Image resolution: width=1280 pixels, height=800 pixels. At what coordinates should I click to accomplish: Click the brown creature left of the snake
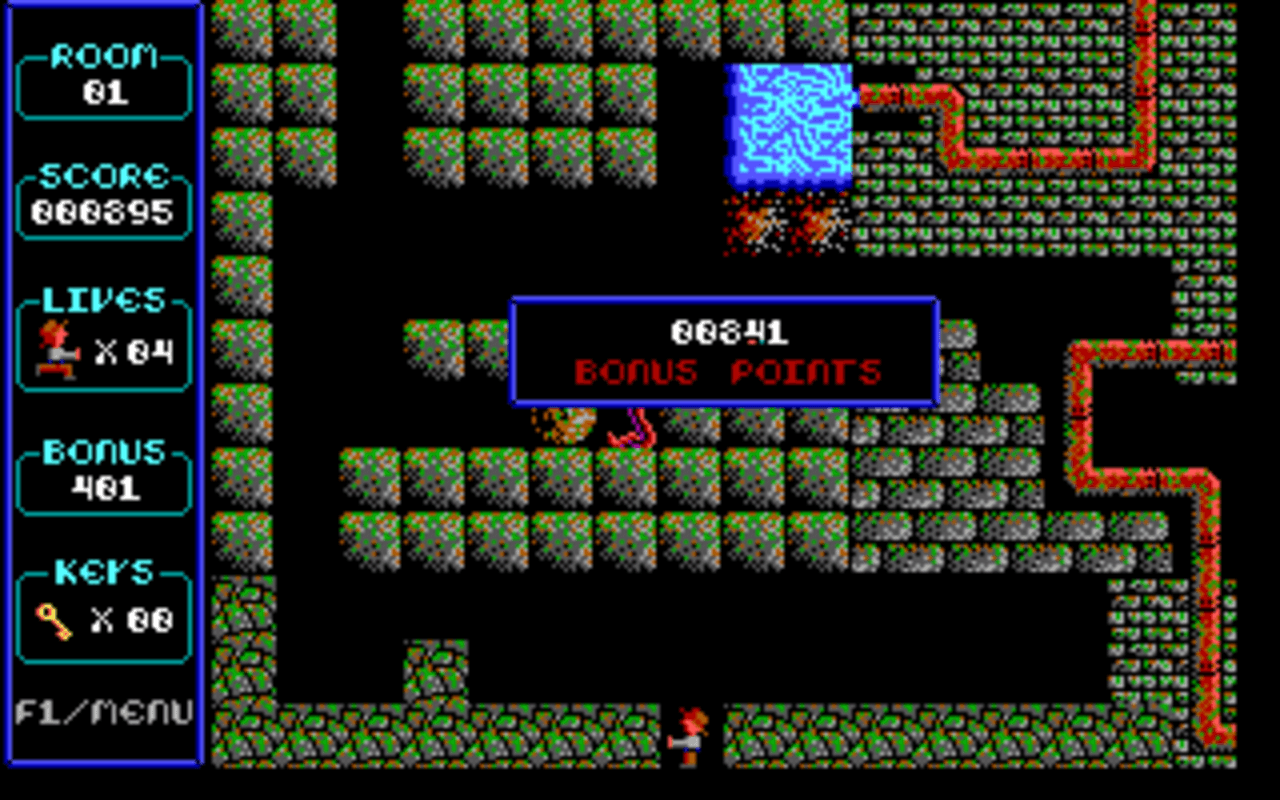pos(570,425)
